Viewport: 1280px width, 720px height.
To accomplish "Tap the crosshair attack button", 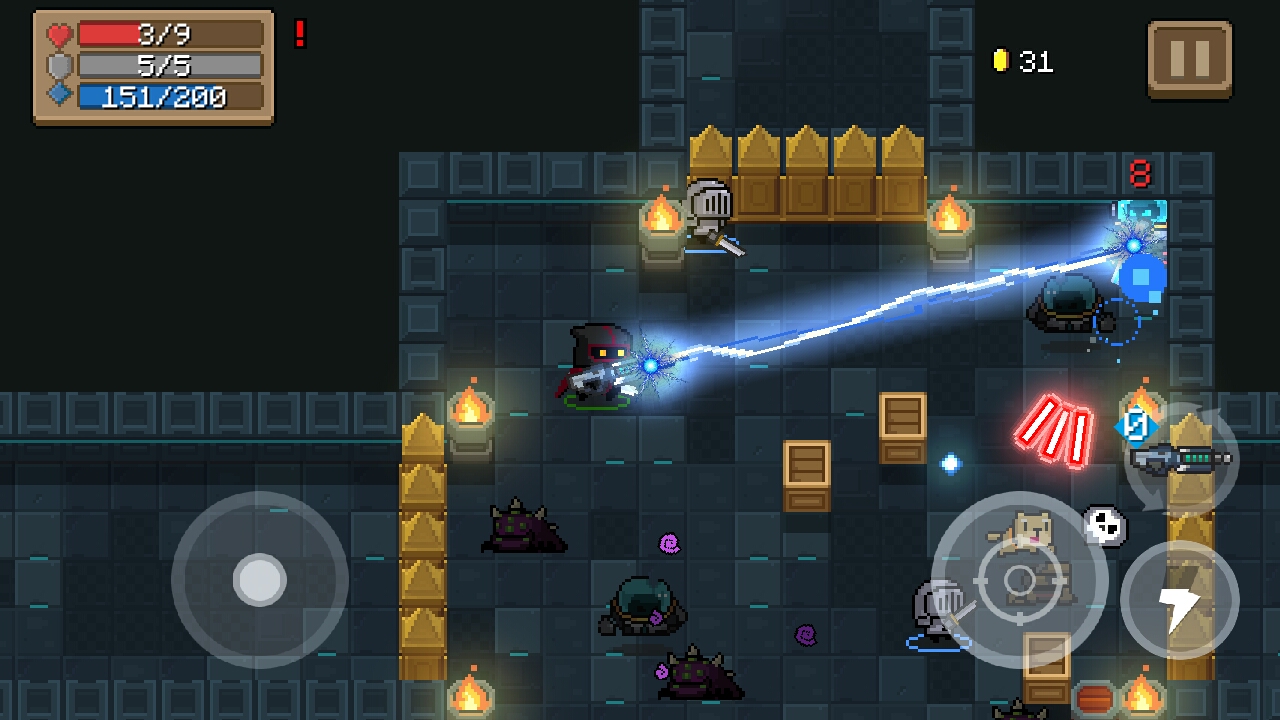I will coord(1019,580).
